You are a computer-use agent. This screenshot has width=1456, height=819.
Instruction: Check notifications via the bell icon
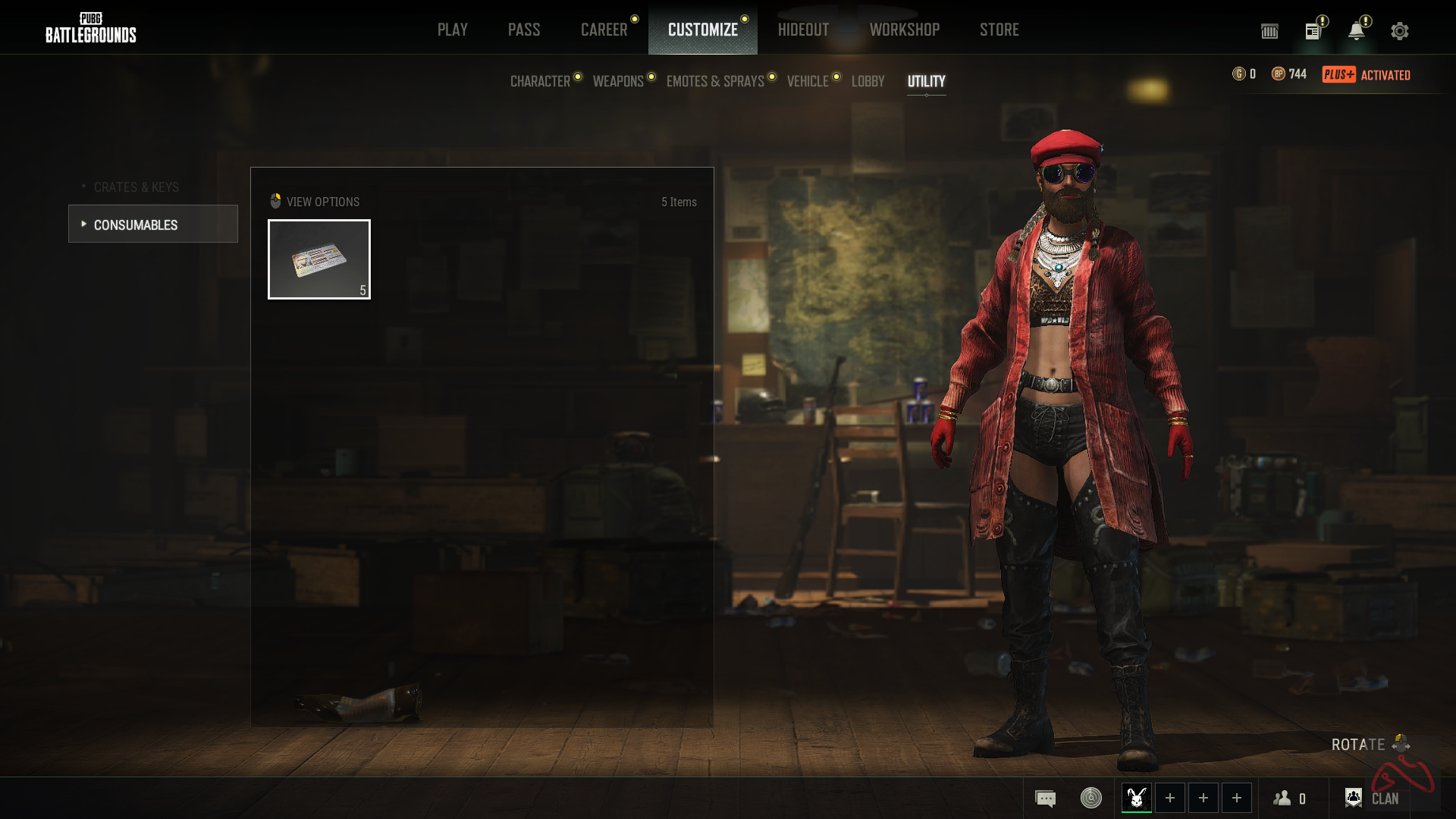(x=1356, y=31)
